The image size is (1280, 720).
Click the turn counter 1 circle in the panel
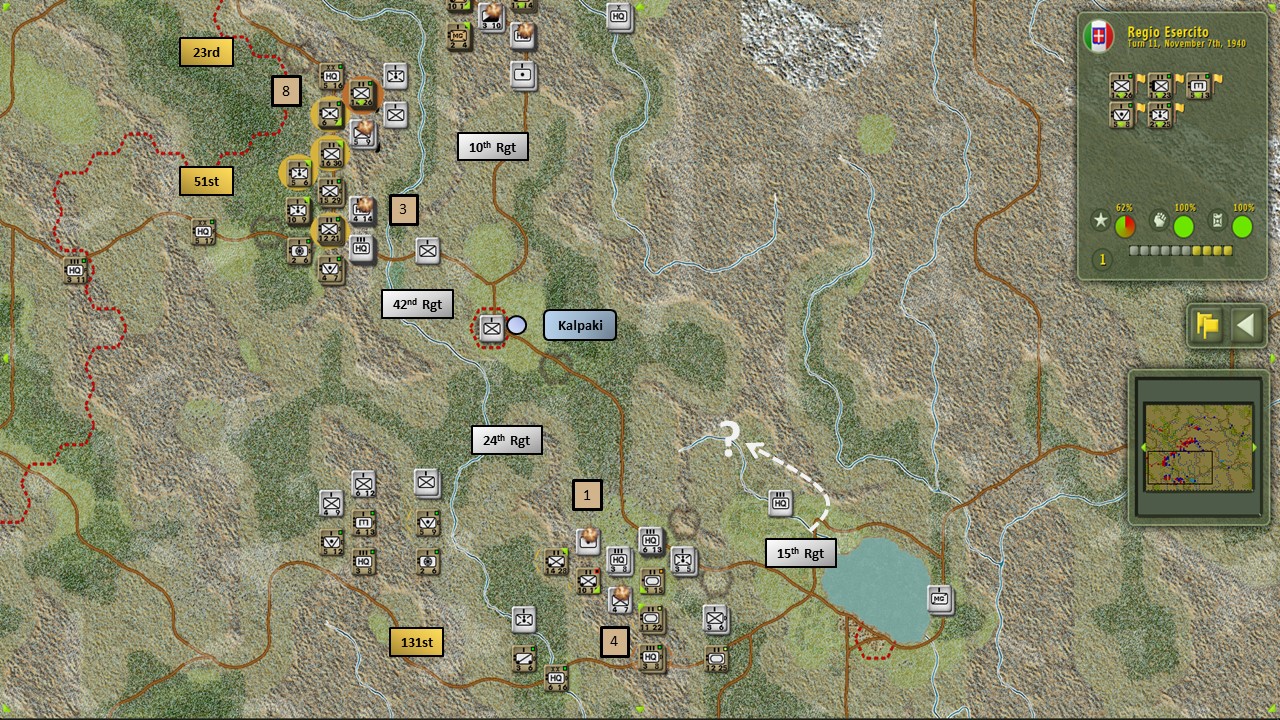click(1101, 259)
